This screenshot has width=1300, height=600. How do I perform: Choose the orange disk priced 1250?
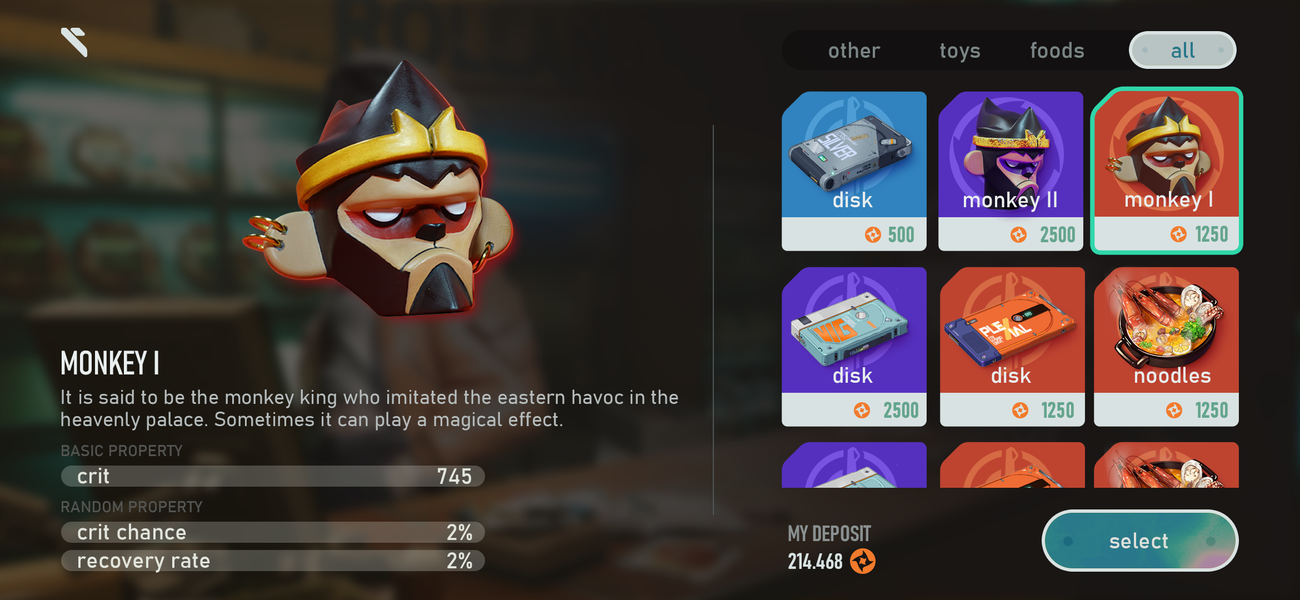(x=1011, y=346)
